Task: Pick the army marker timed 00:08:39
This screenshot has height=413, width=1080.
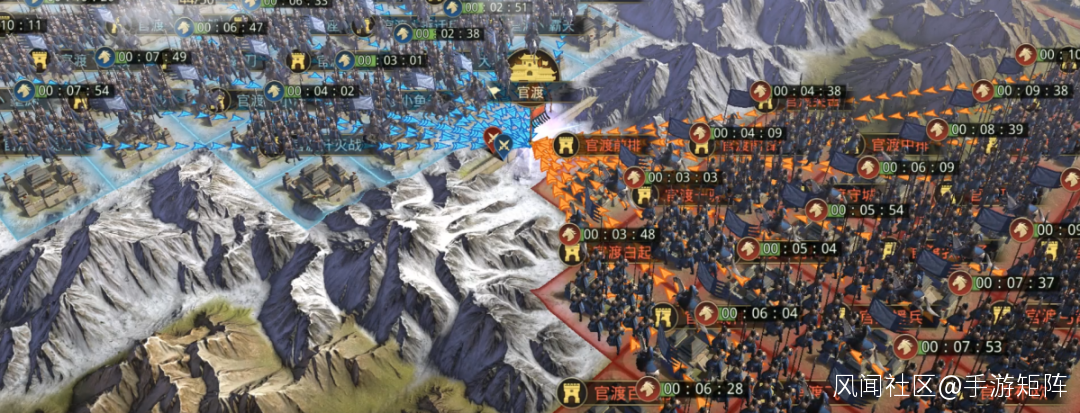Action: (x=937, y=130)
